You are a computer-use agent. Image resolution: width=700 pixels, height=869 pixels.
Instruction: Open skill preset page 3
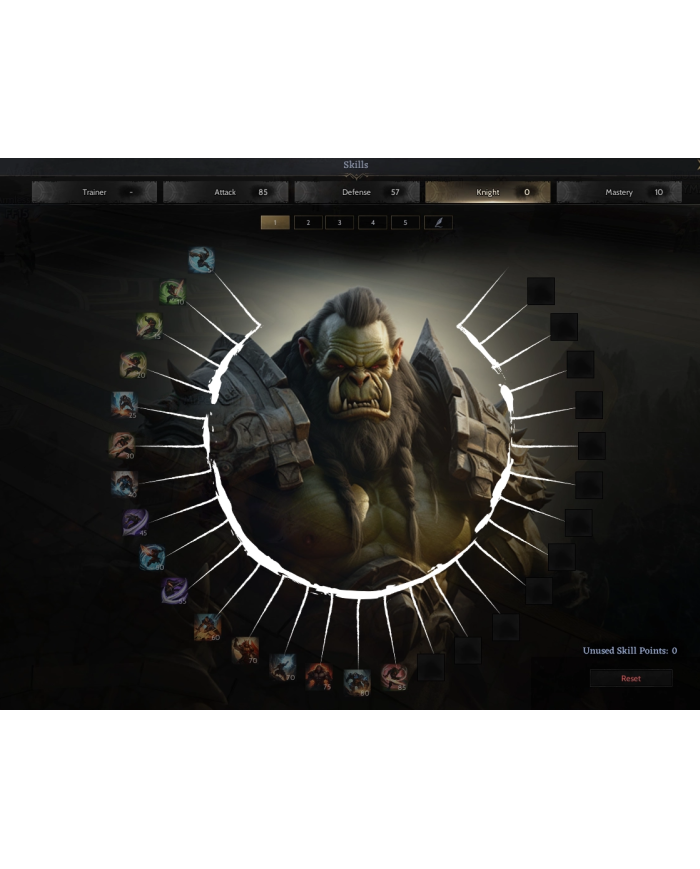[x=340, y=222]
